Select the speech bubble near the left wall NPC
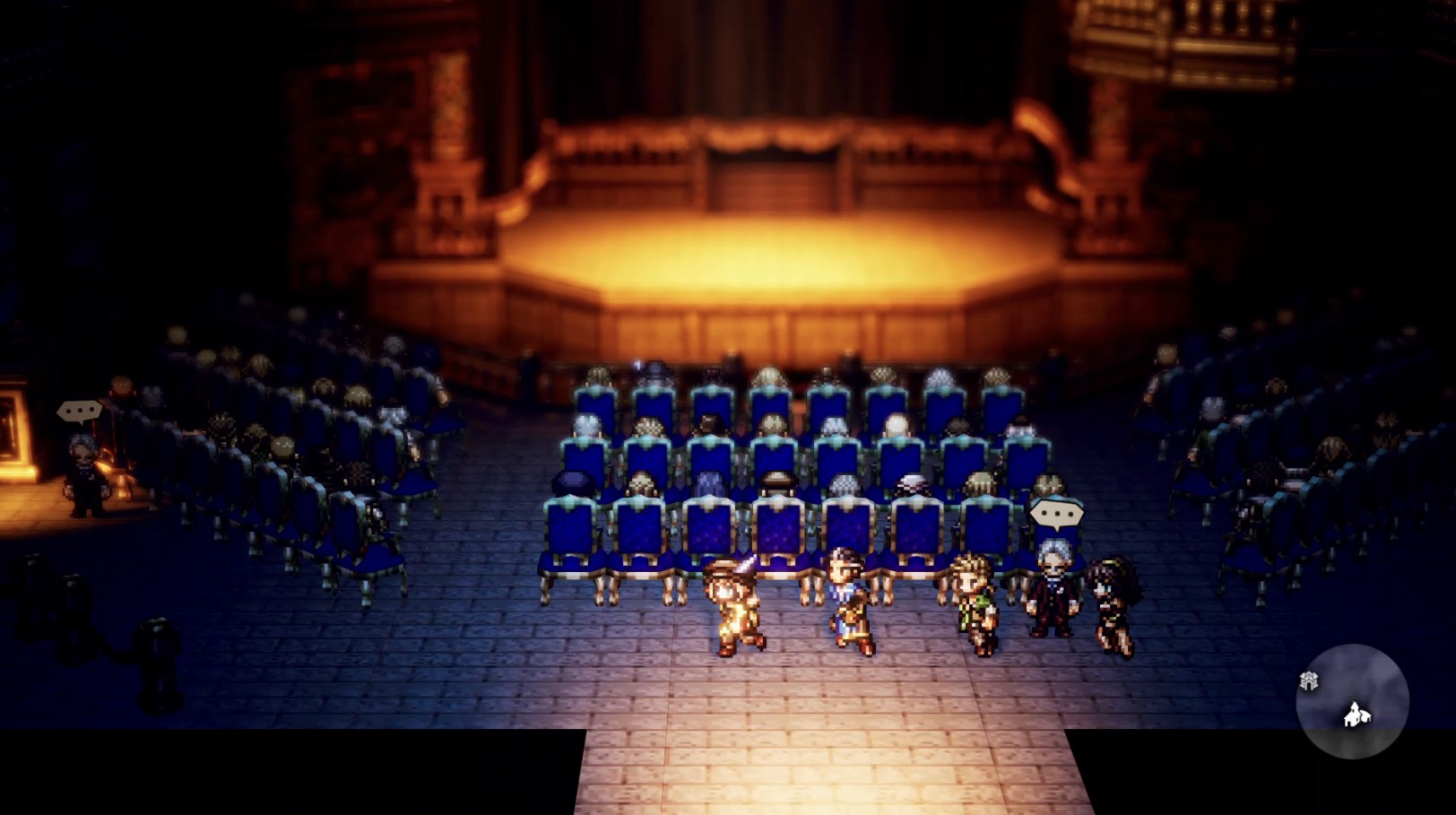1456x815 pixels. coord(82,409)
